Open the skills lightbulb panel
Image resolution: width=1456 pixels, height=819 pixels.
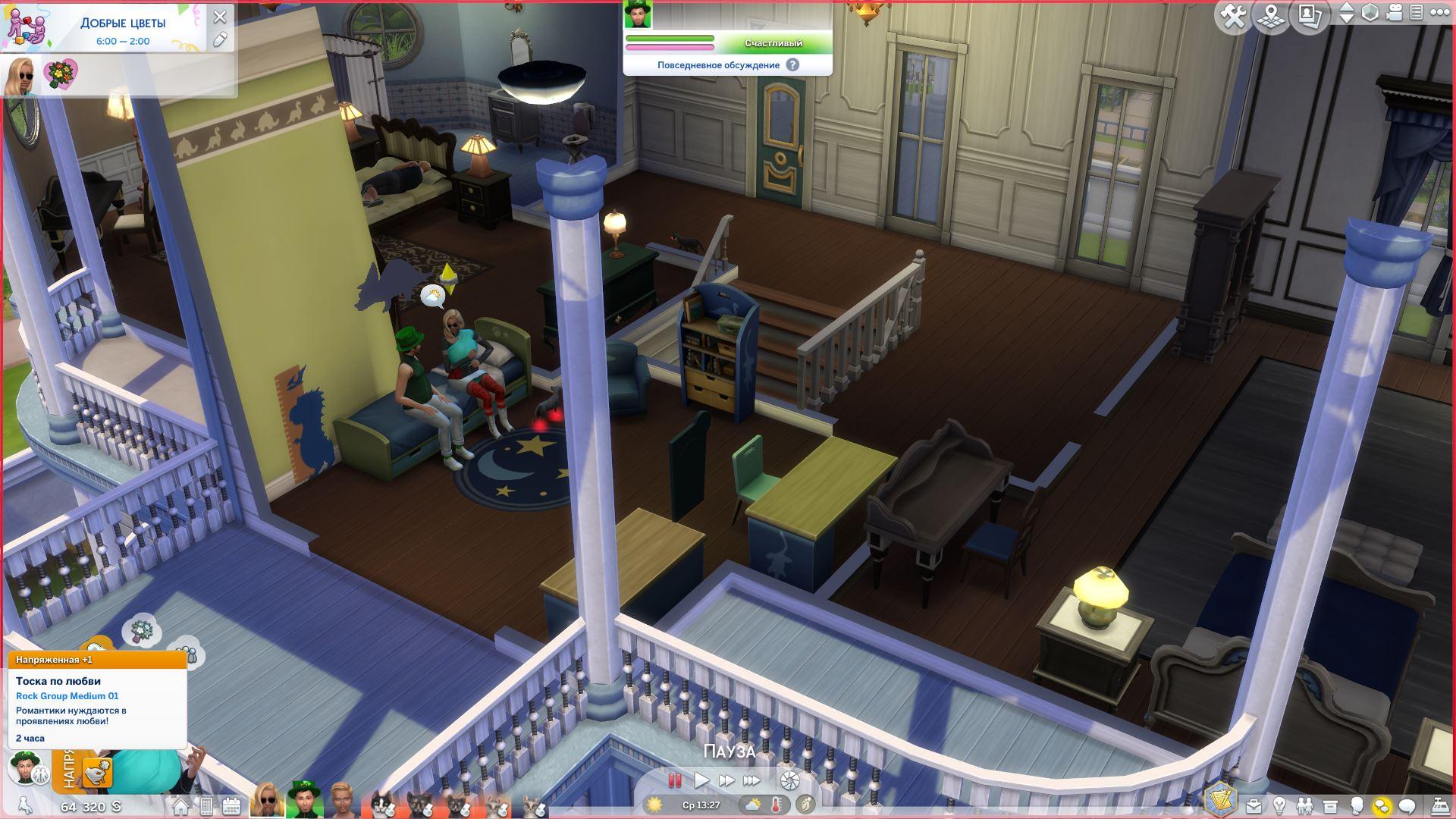tap(1279, 805)
